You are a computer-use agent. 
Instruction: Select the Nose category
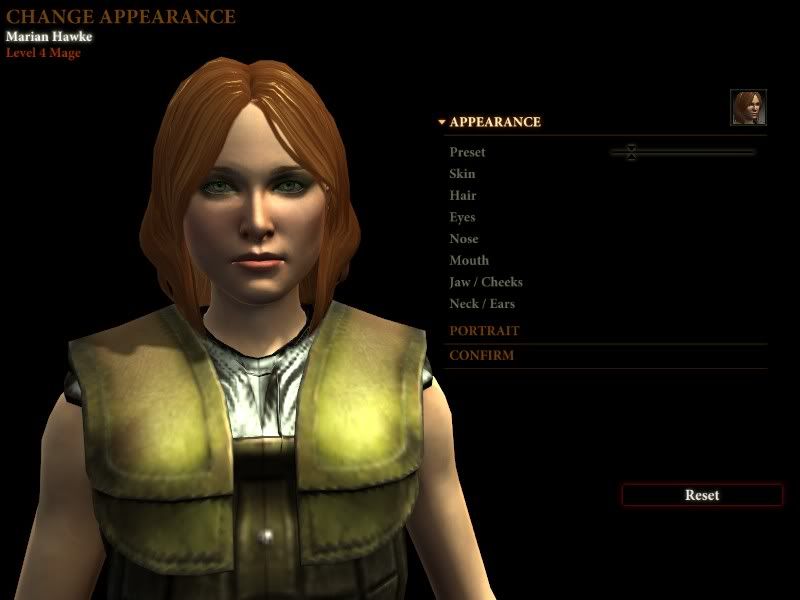coord(464,239)
